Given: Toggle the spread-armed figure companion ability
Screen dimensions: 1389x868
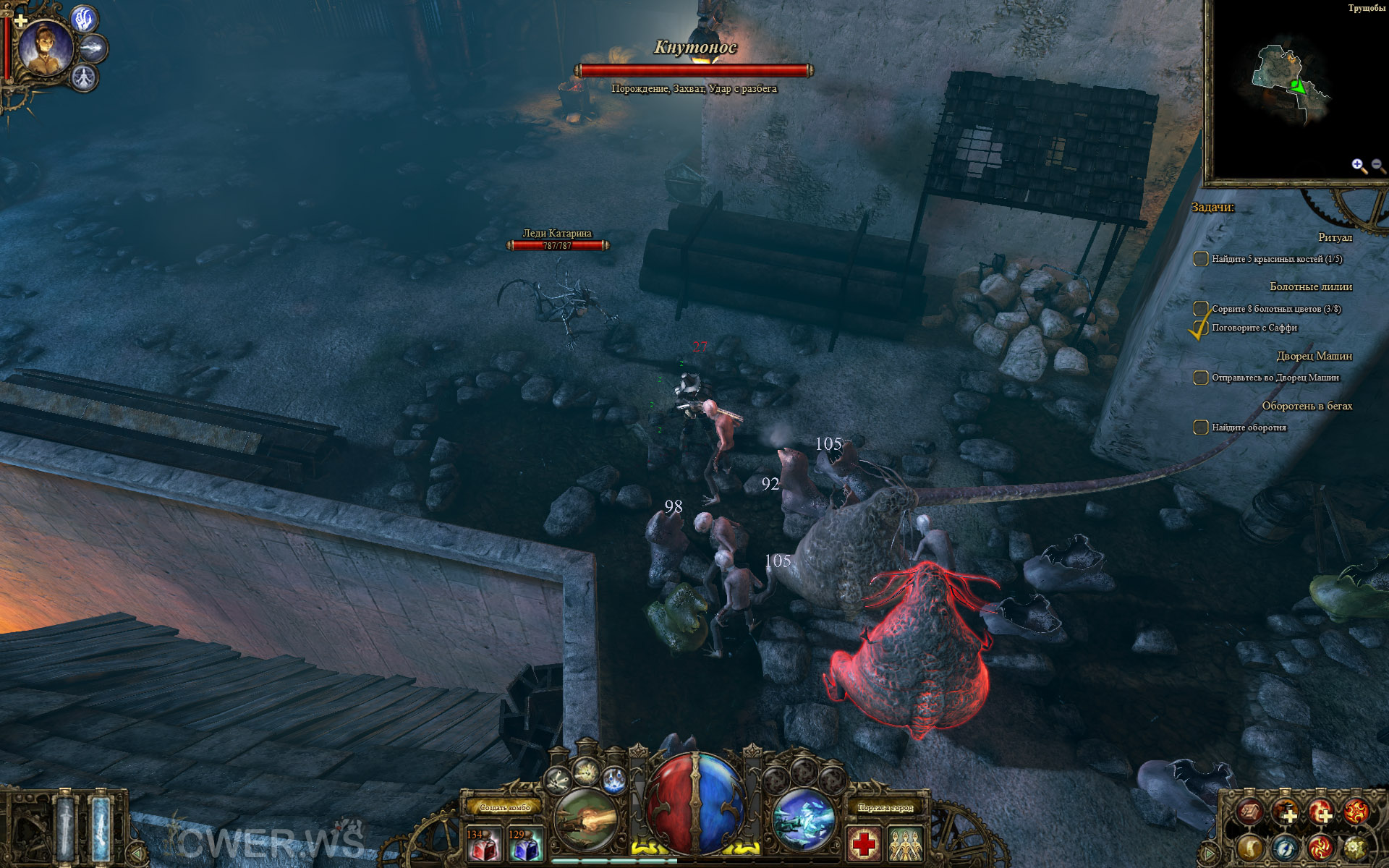Looking at the screenshot, I should [85, 77].
